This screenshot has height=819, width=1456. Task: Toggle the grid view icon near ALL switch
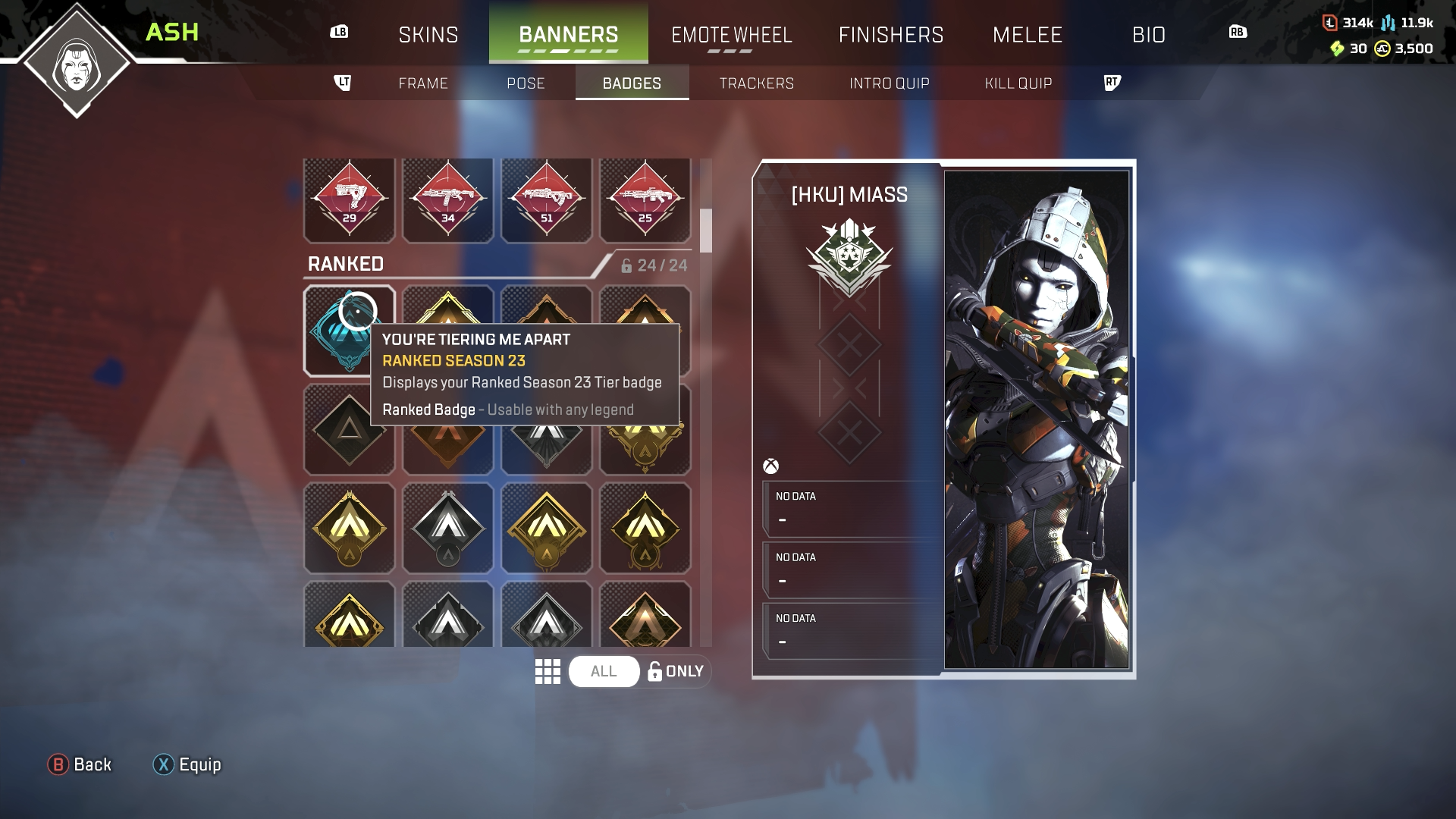pyautogui.click(x=548, y=671)
